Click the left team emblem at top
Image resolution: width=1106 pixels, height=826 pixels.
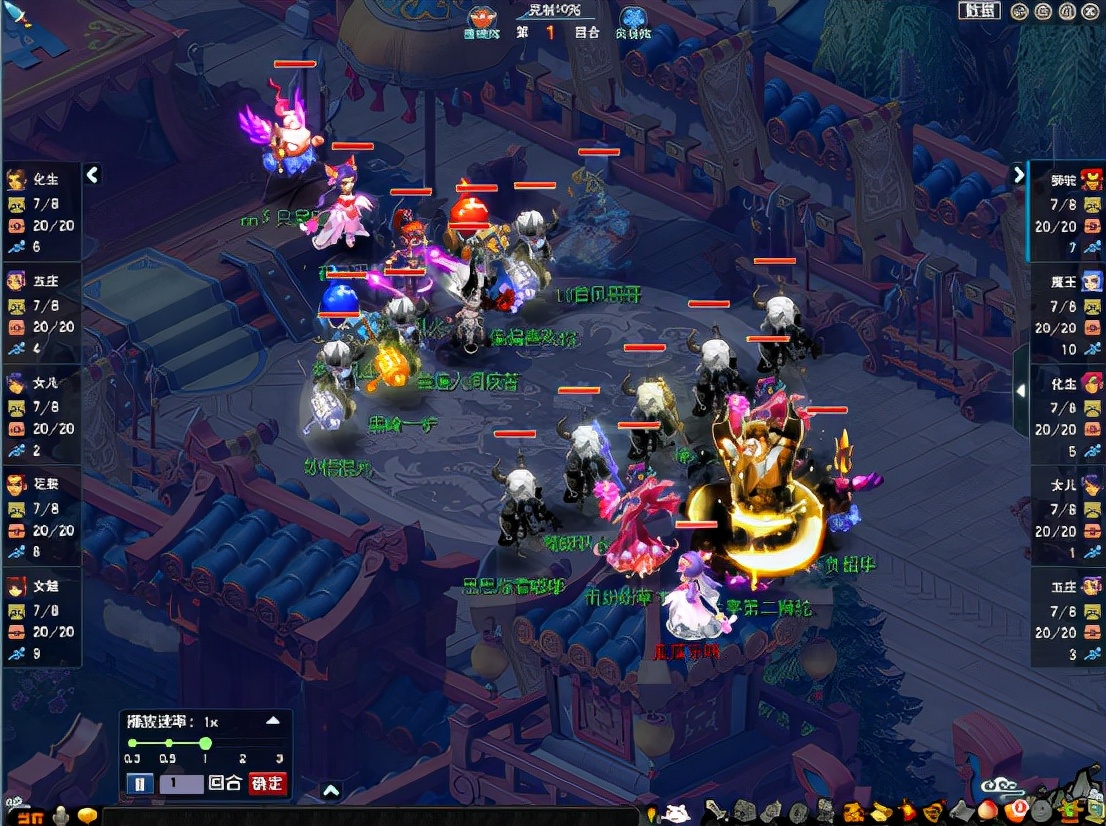point(482,19)
